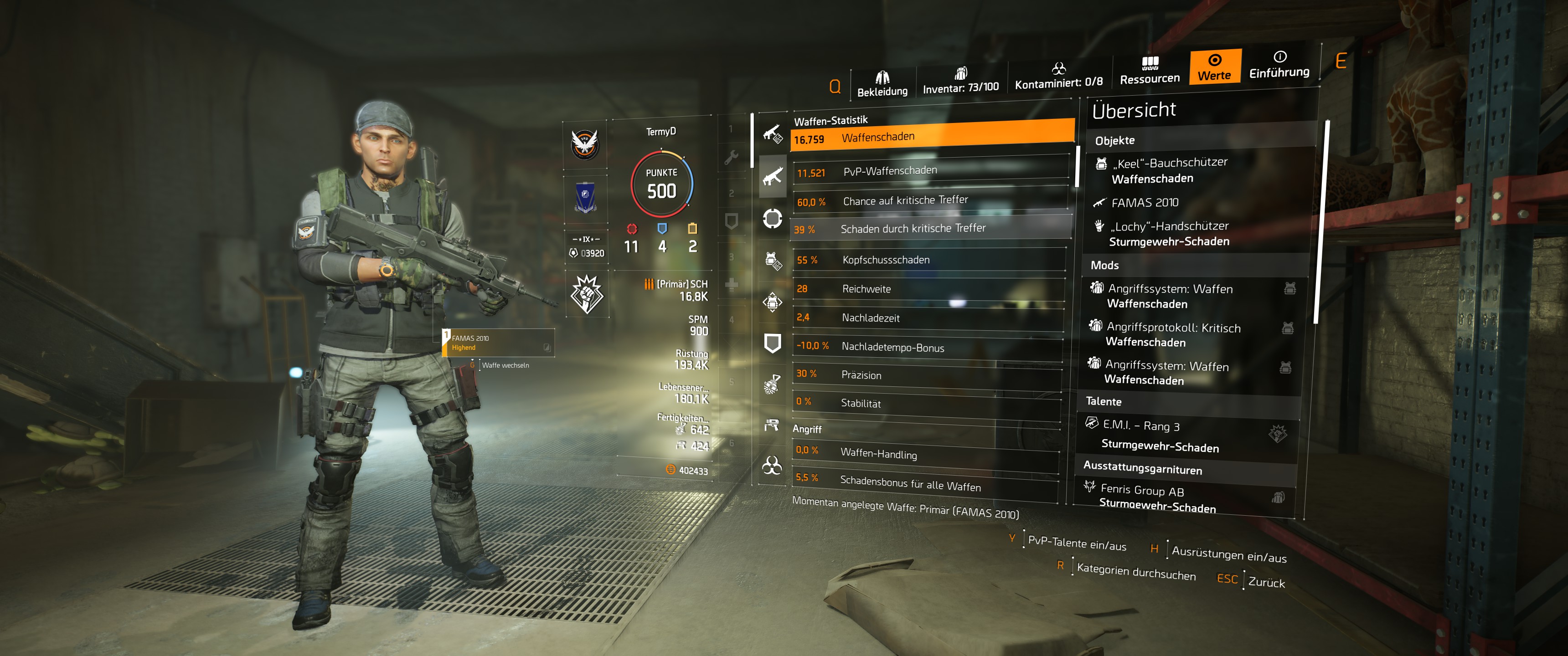Screen dimensions: 1568x656
Task: Select the wrench icon beside slot 1
Action: pyautogui.click(x=732, y=158)
